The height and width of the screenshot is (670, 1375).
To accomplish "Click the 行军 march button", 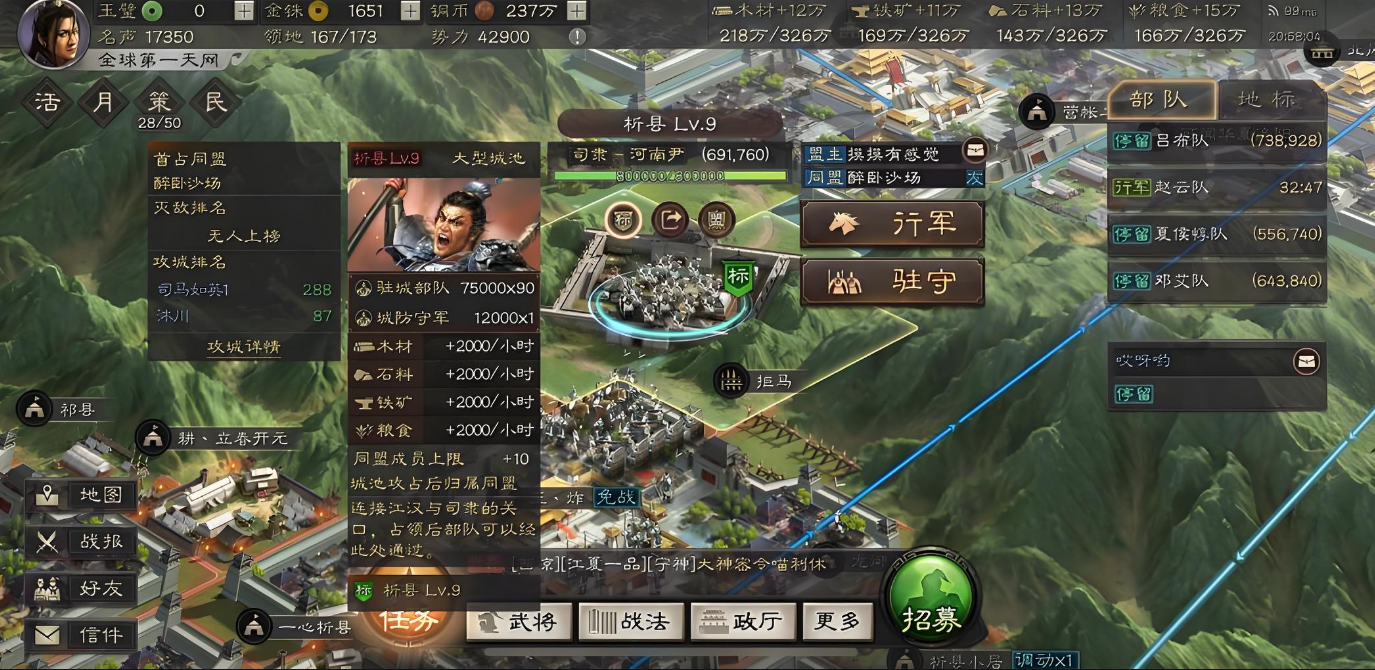I will 892,225.
